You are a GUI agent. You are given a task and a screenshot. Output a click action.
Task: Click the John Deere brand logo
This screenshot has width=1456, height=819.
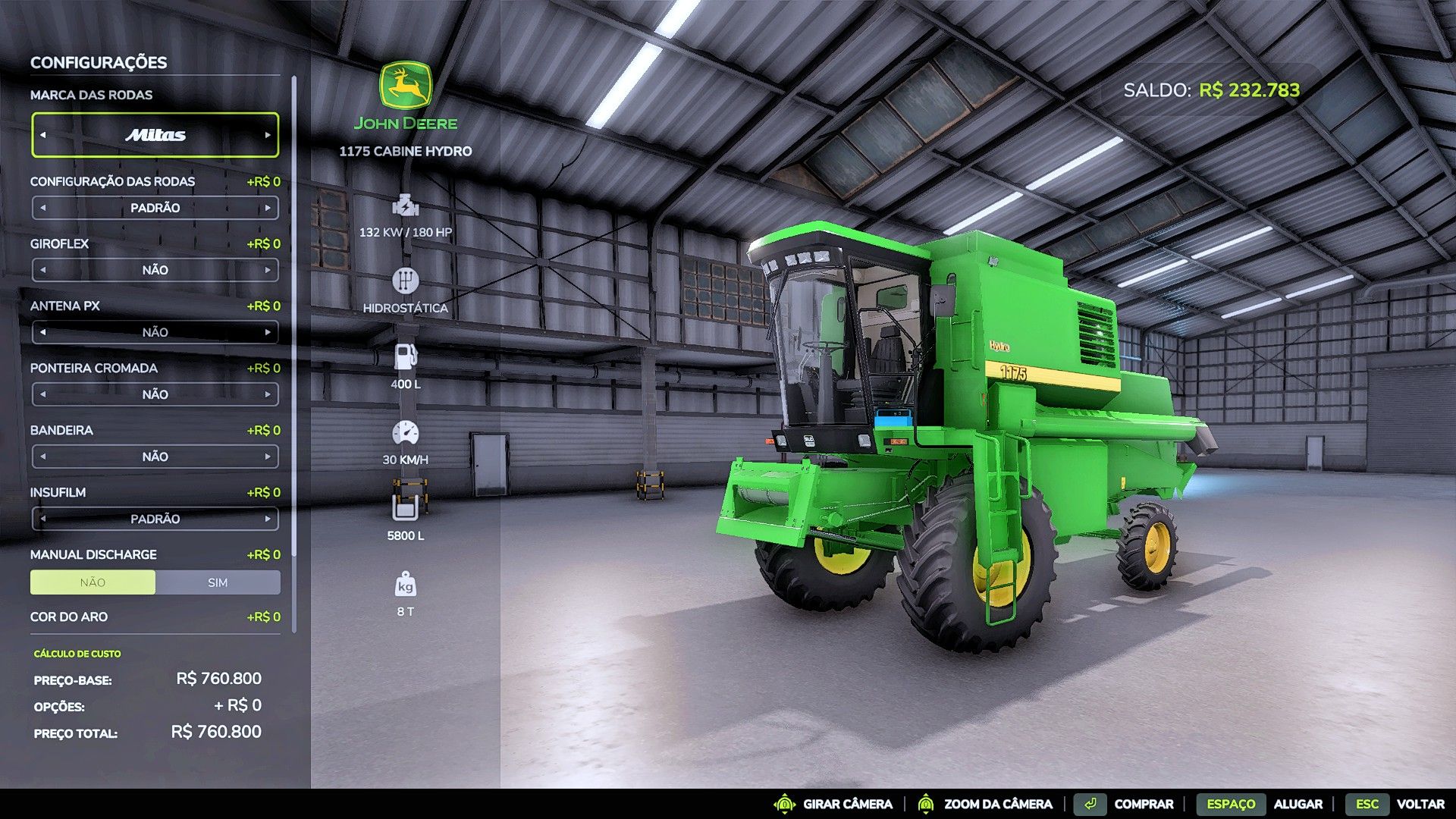point(407,85)
